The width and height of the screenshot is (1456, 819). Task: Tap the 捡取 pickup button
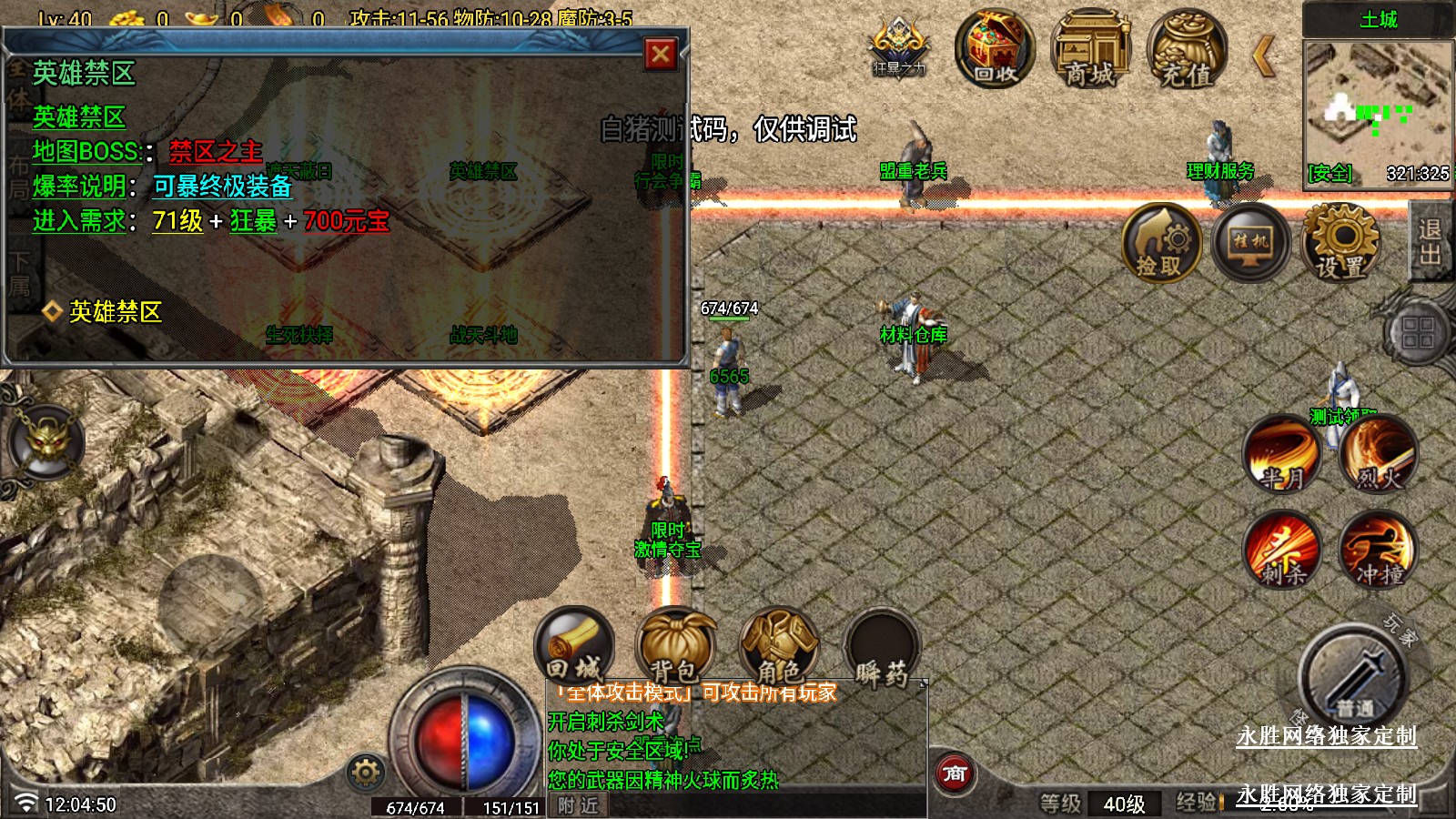click(1160, 243)
